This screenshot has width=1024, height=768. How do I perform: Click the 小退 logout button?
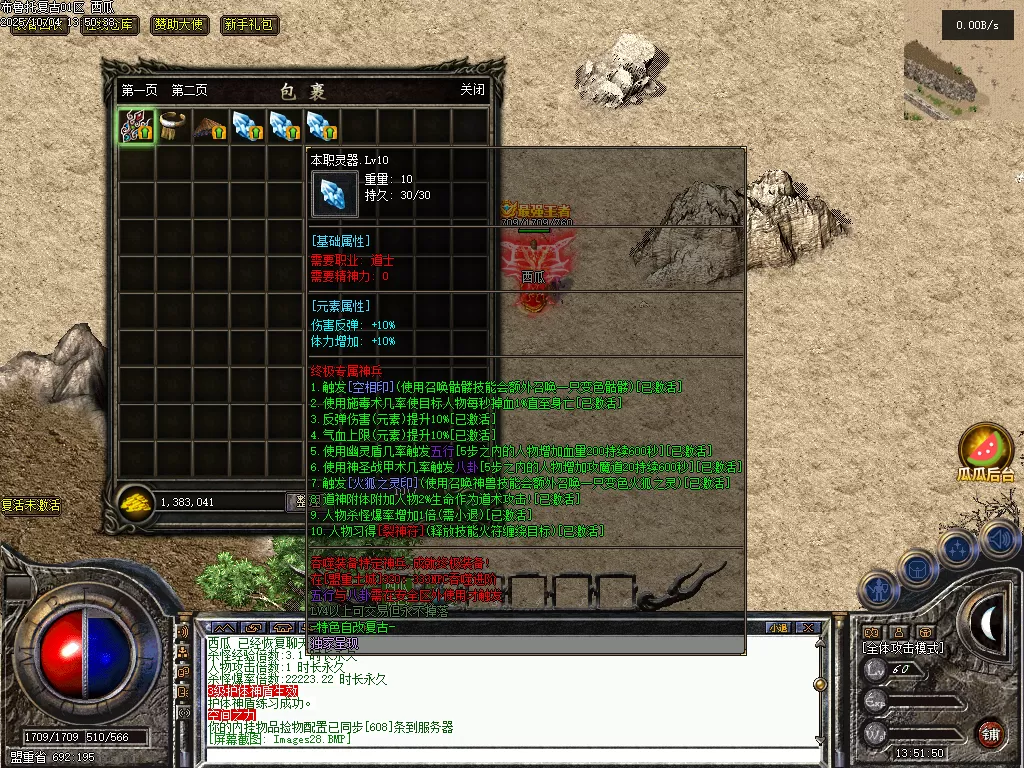778,628
